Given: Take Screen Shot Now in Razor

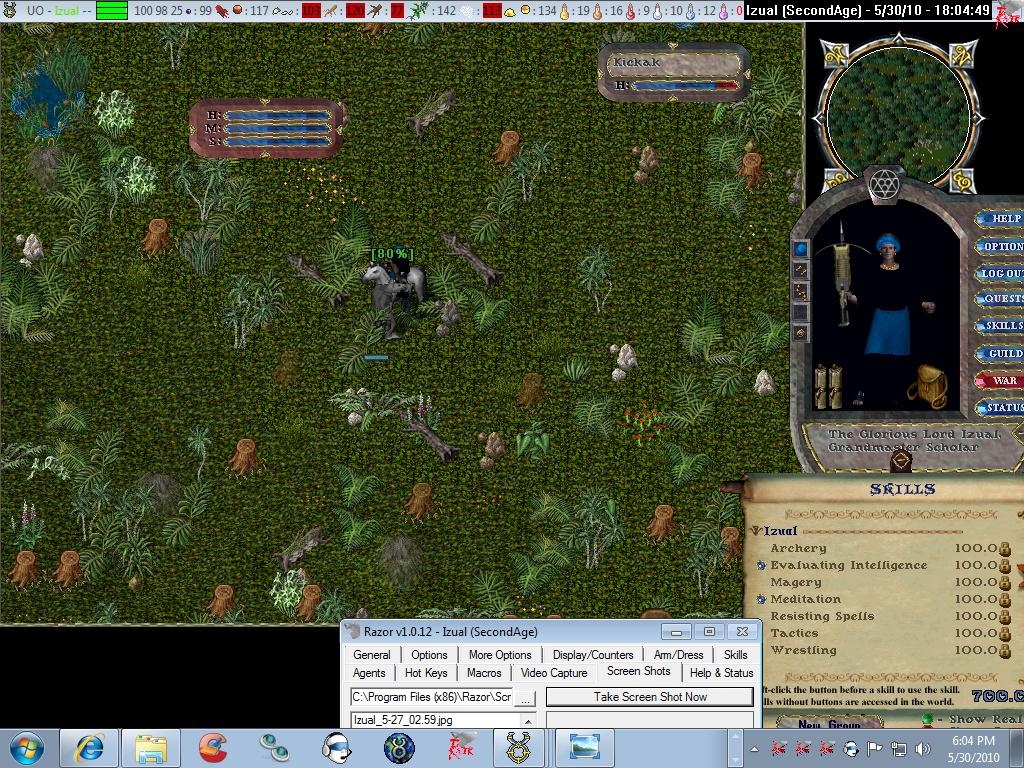Looking at the screenshot, I should click(x=649, y=697).
